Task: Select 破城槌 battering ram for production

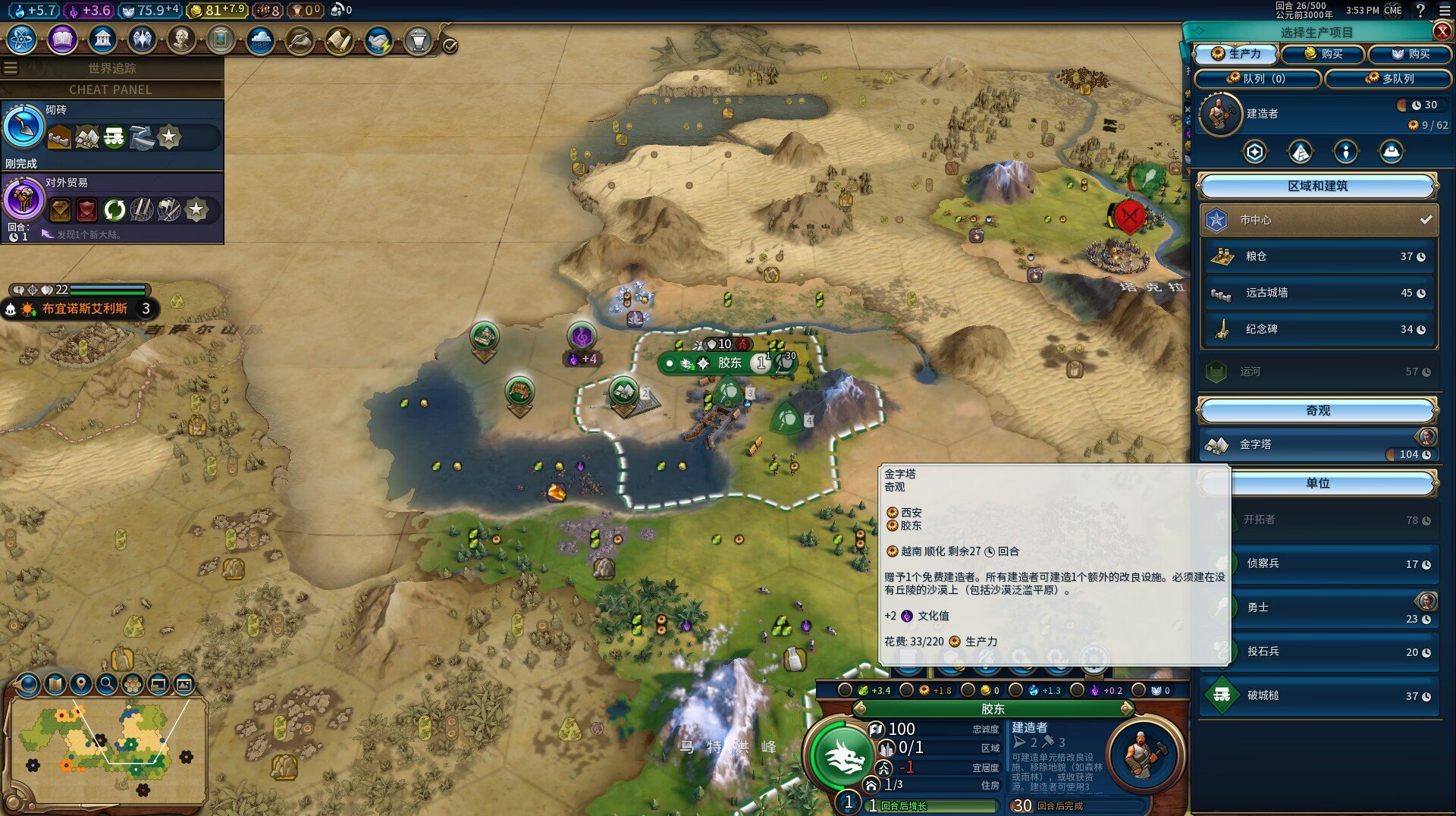Action: point(1319,695)
